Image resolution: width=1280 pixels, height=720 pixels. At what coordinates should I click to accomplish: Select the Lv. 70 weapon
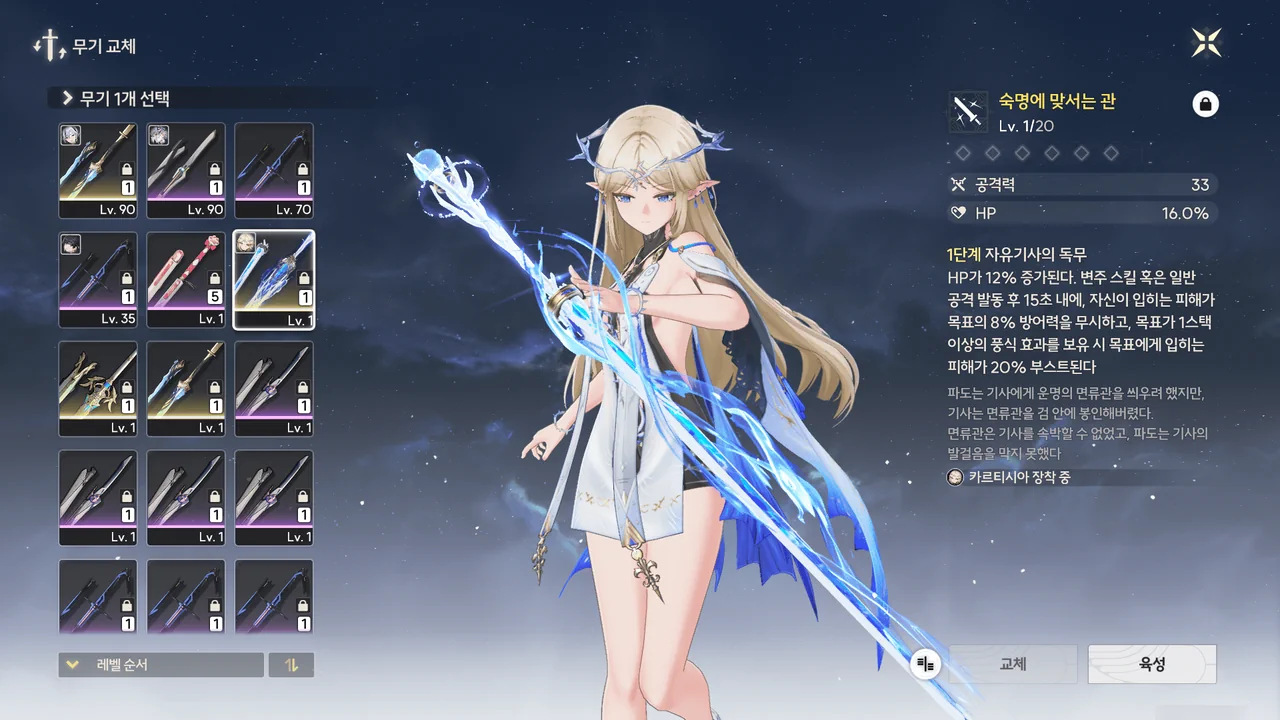pos(273,170)
